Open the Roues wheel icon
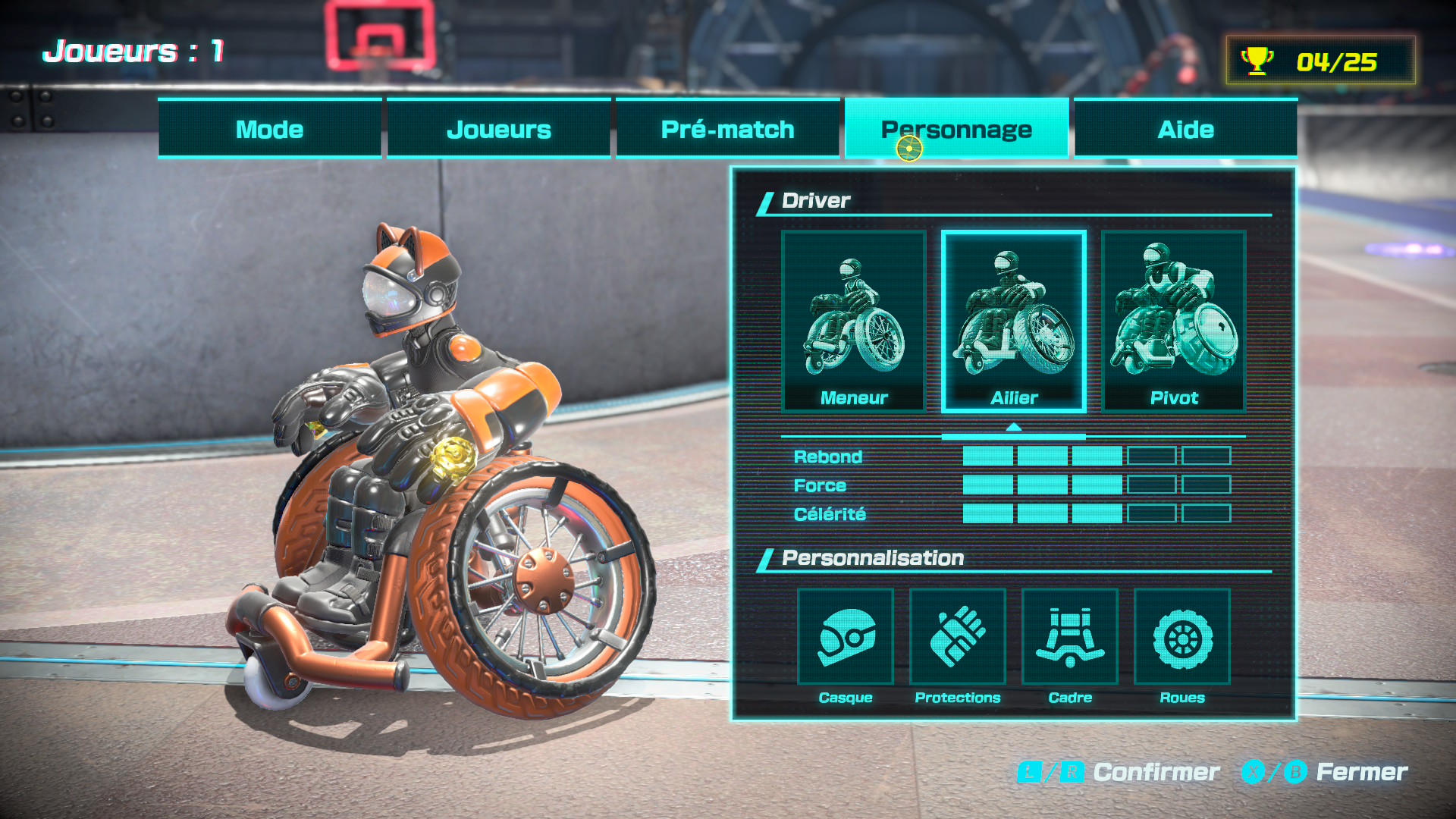 point(1181,639)
